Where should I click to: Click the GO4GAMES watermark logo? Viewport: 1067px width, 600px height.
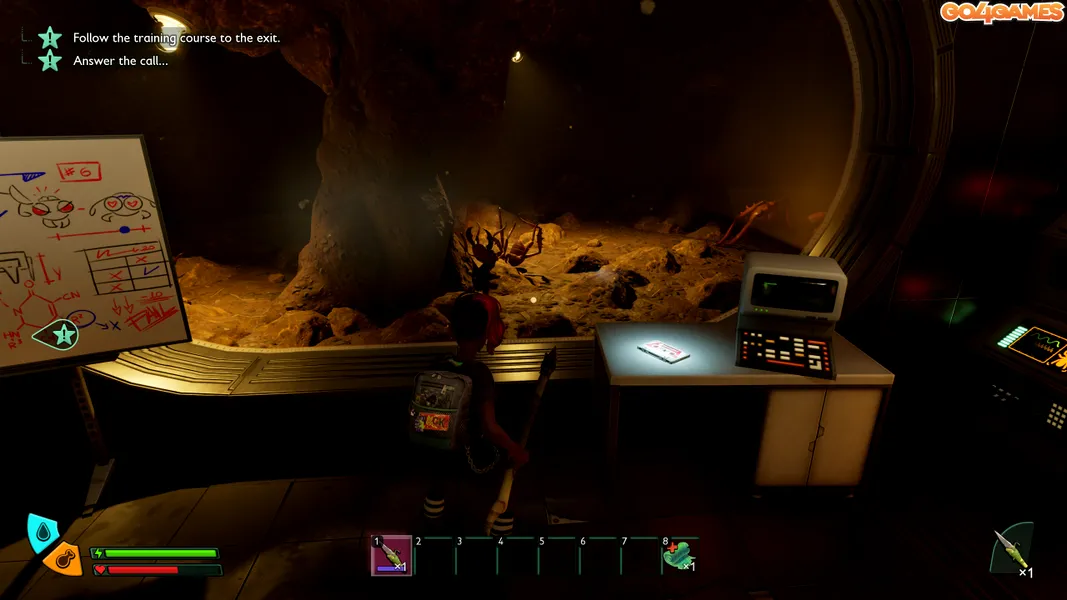pyautogui.click(x=1000, y=13)
